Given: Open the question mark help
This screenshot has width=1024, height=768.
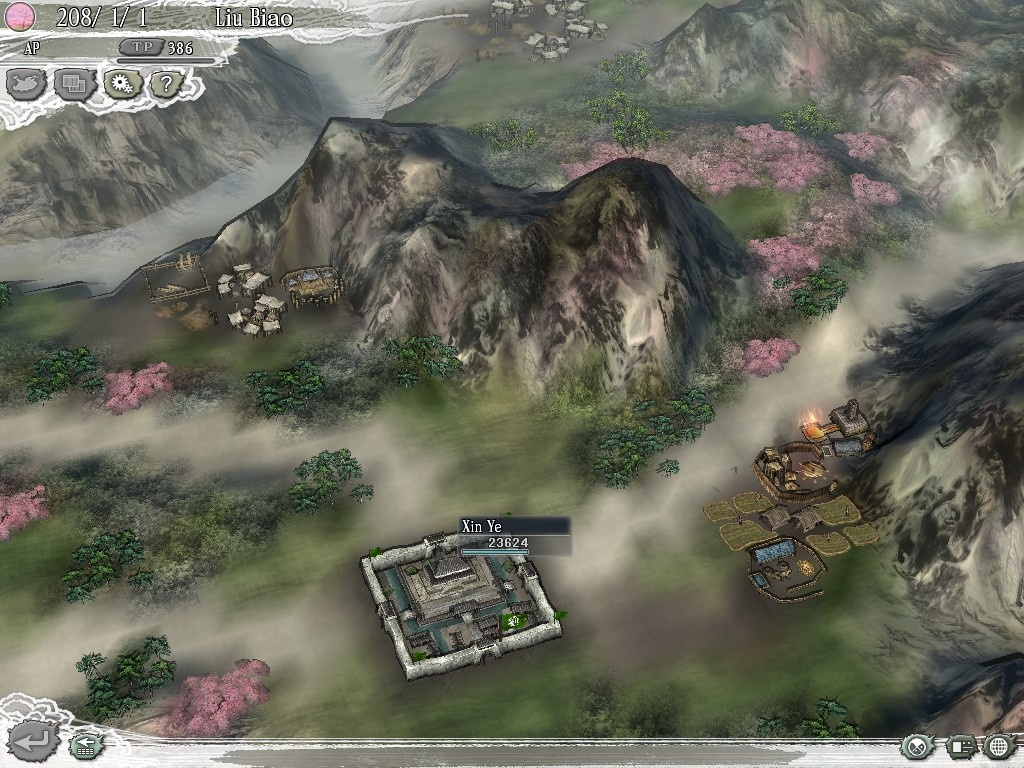Looking at the screenshot, I should click(169, 84).
